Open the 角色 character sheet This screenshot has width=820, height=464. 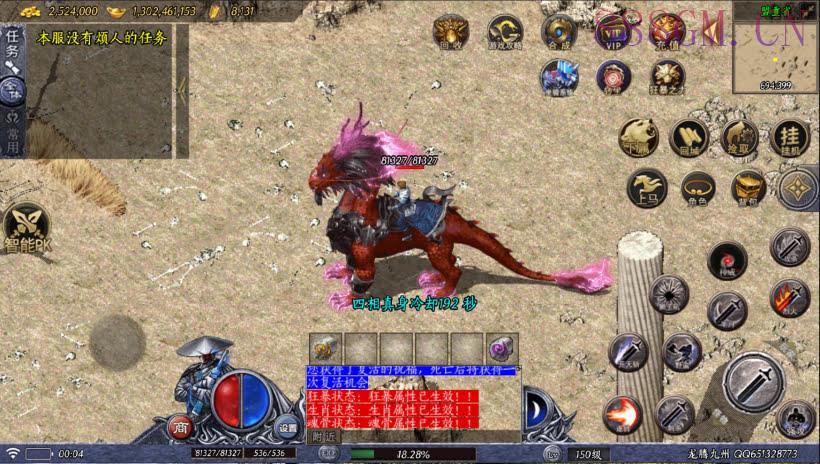(x=698, y=187)
